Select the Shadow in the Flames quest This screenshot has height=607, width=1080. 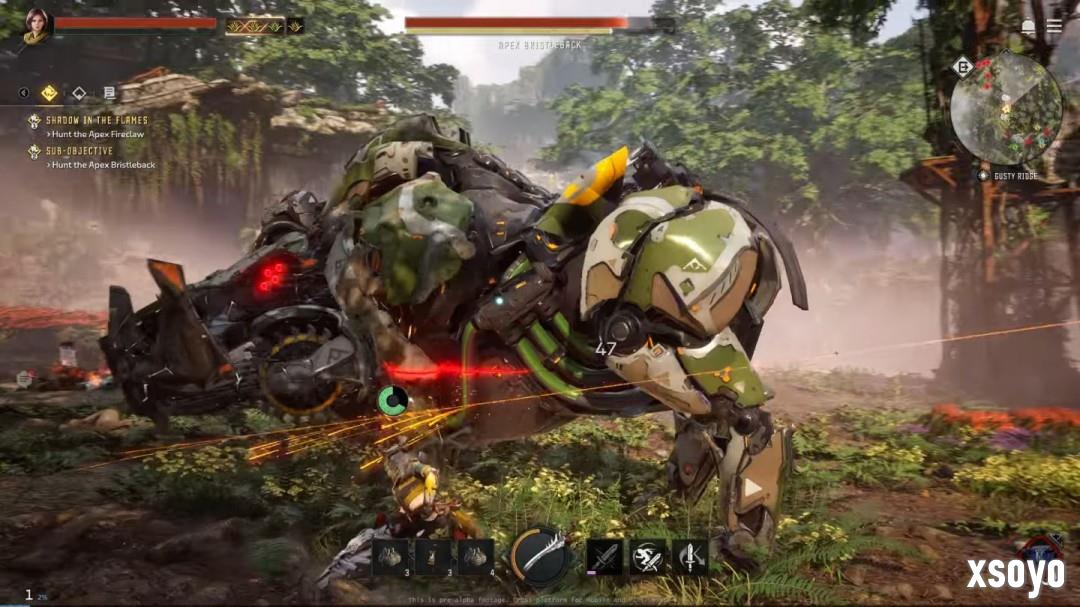(x=96, y=120)
